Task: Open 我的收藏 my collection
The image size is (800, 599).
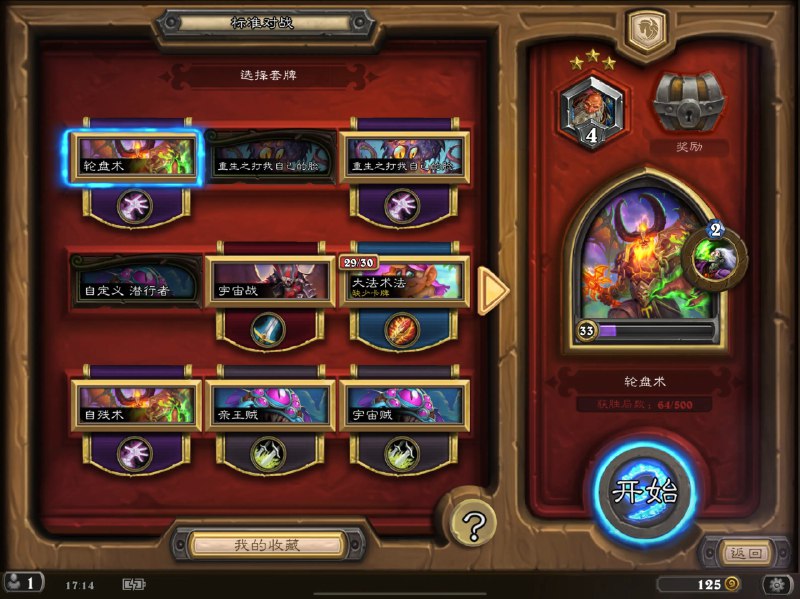Action: tap(266, 545)
